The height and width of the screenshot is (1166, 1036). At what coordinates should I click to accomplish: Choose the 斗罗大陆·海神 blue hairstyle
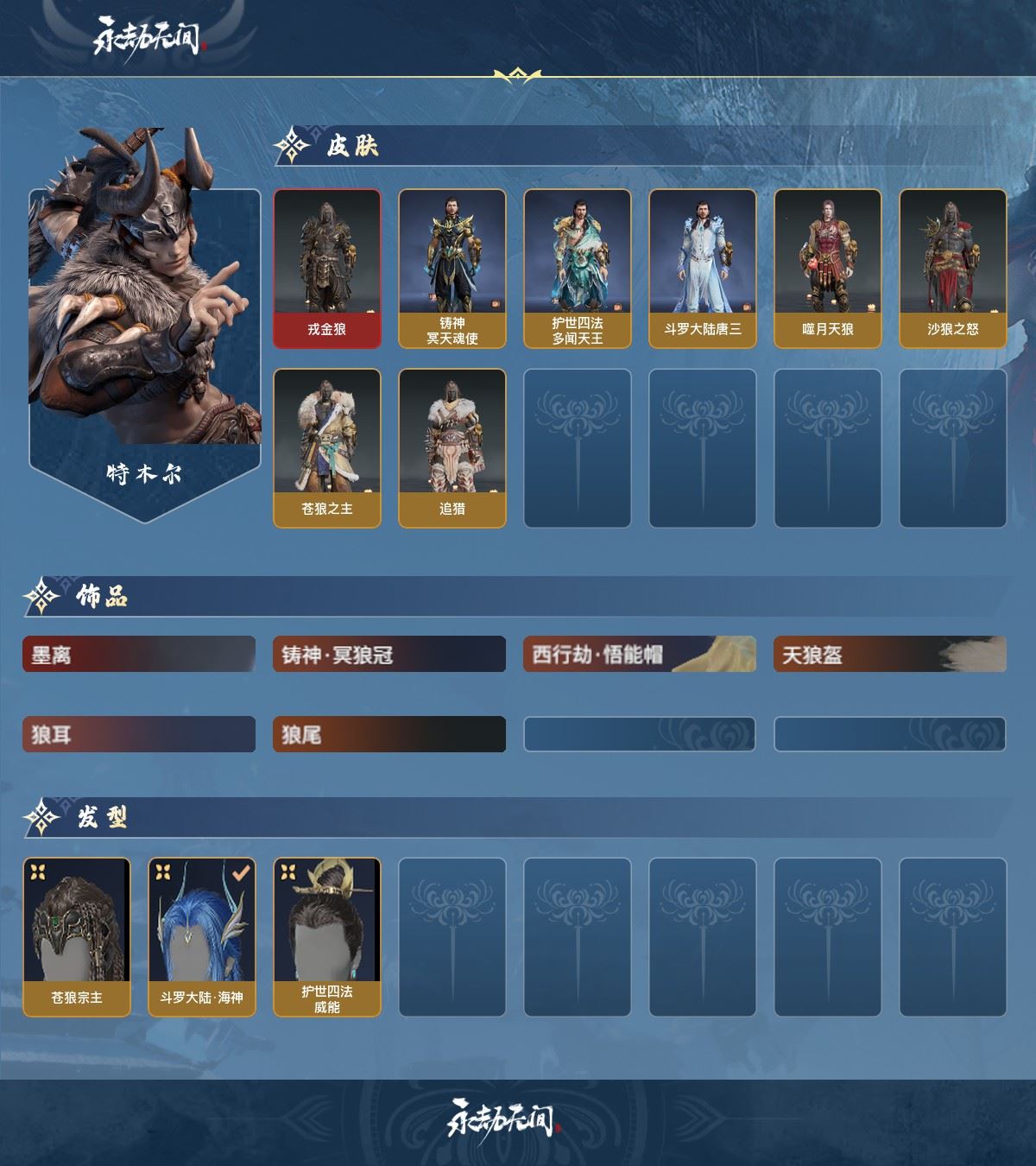click(x=202, y=936)
